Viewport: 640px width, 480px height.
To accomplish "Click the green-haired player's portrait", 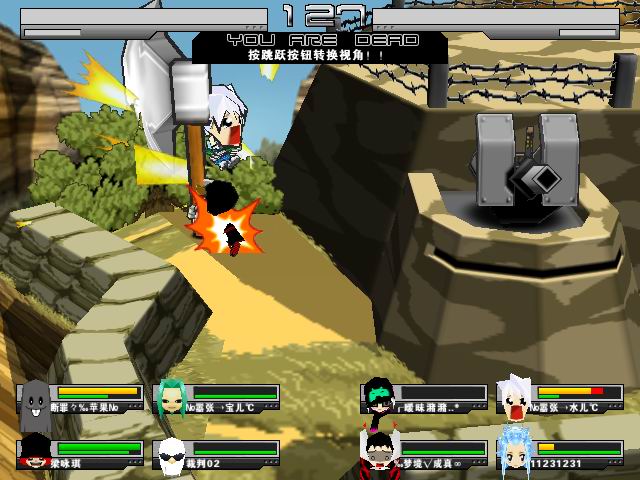I will 172,399.
